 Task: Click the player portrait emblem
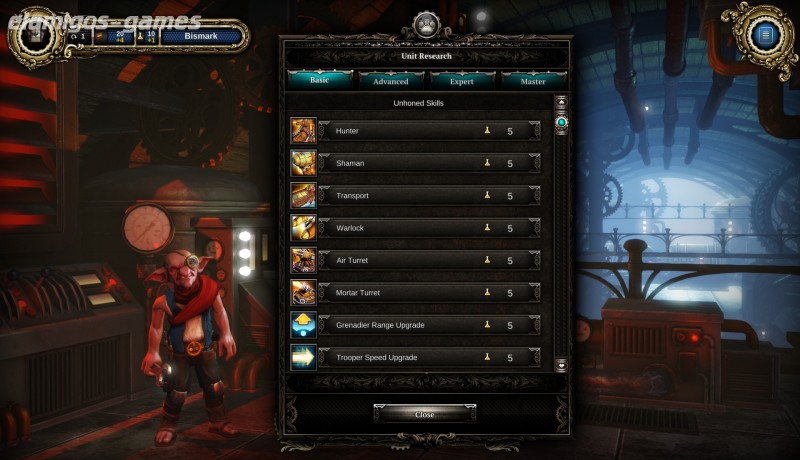(36, 36)
